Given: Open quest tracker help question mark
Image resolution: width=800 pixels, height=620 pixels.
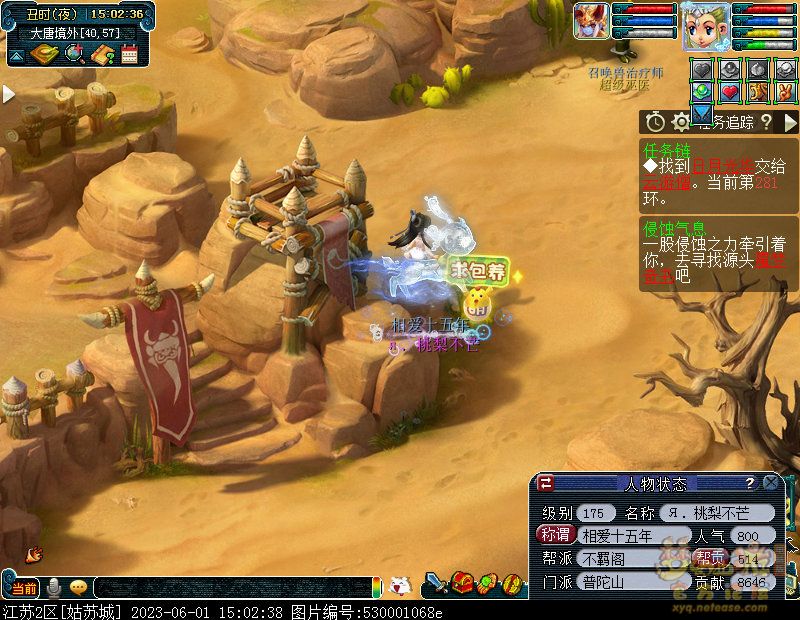Looking at the screenshot, I should (765, 122).
